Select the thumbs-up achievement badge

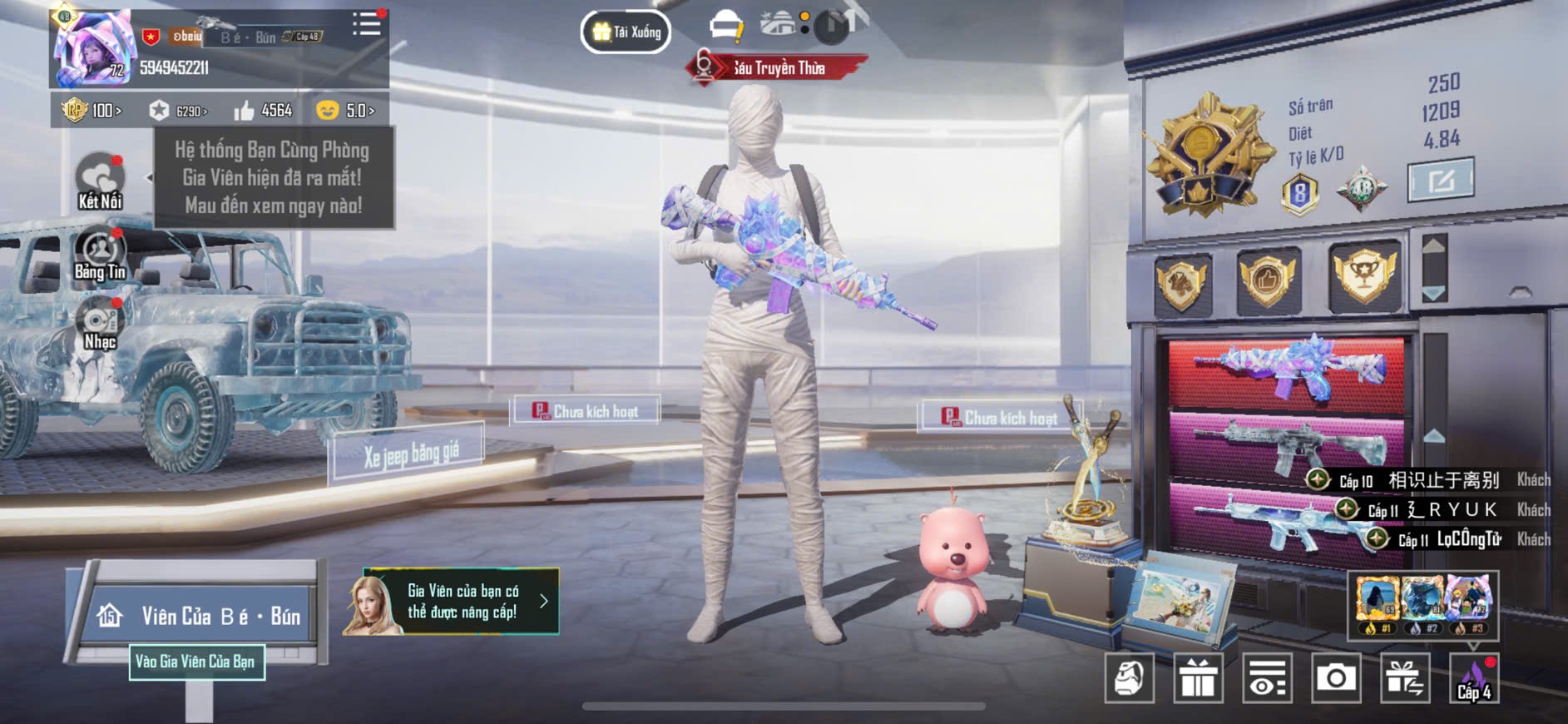tap(1267, 280)
